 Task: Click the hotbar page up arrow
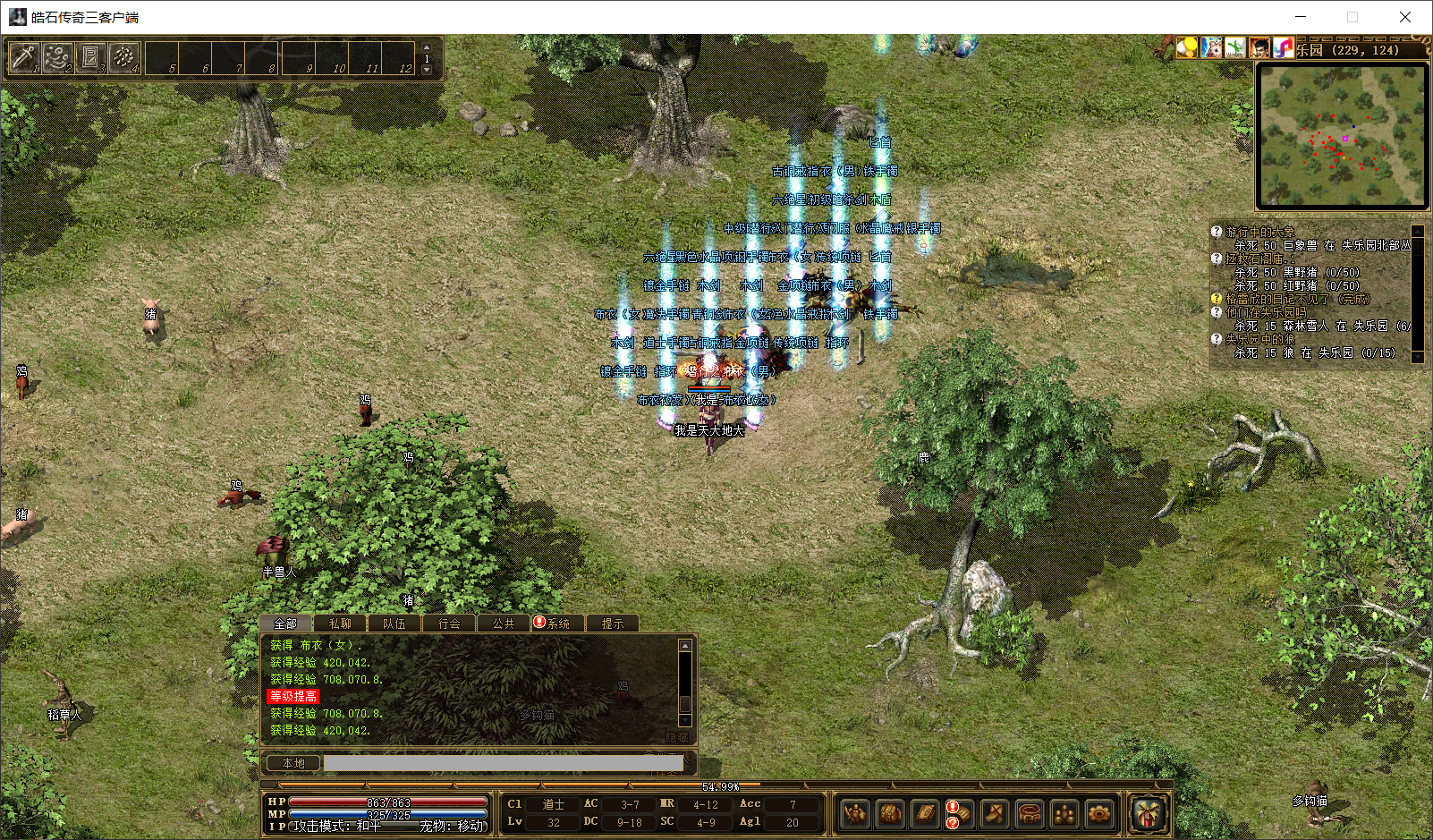tap(427, 47)
